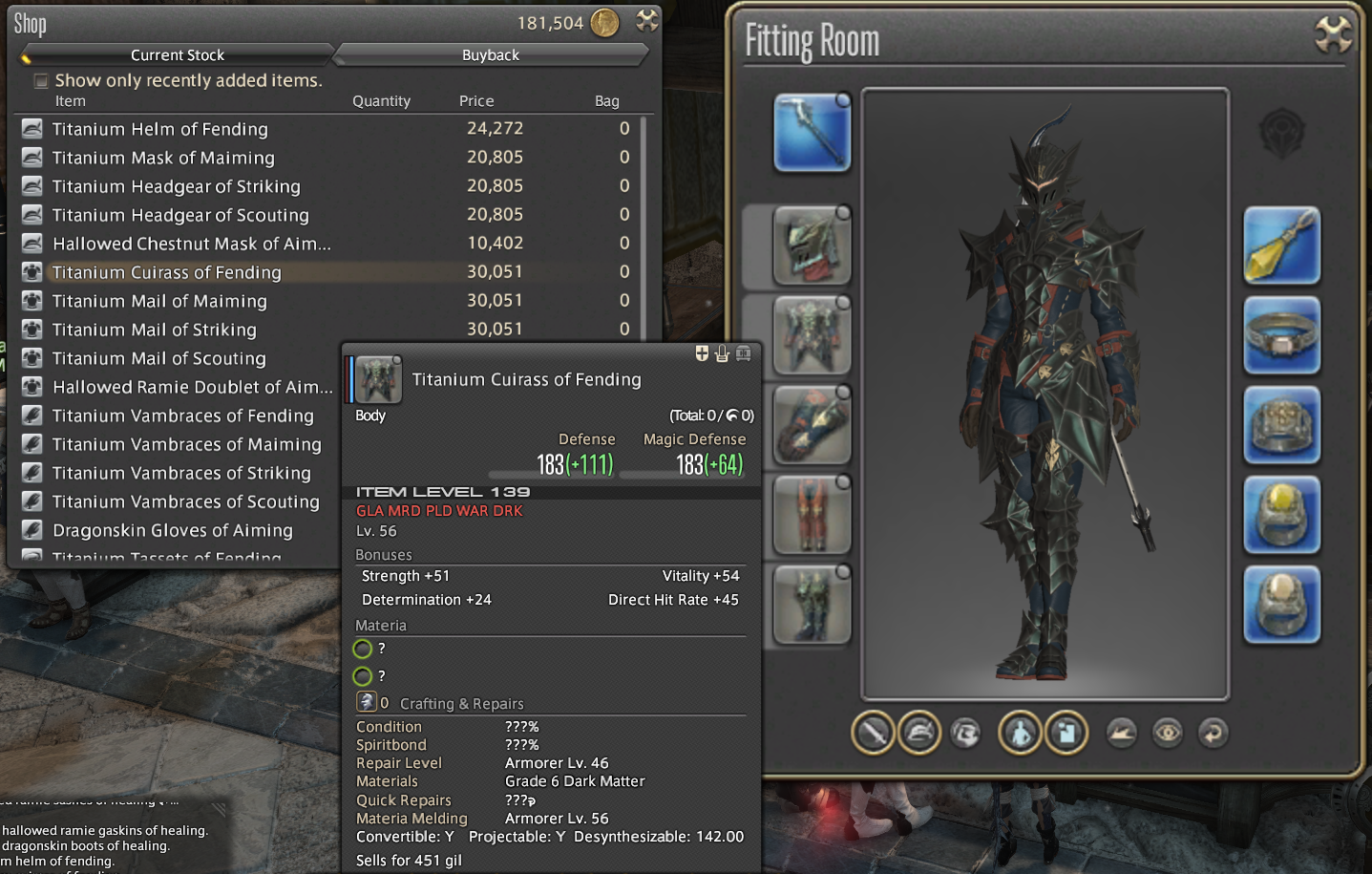The height and width of the screenshot is (874, 1372).
Task: Toggle weapon display sword button
Action: pos(873,733)
